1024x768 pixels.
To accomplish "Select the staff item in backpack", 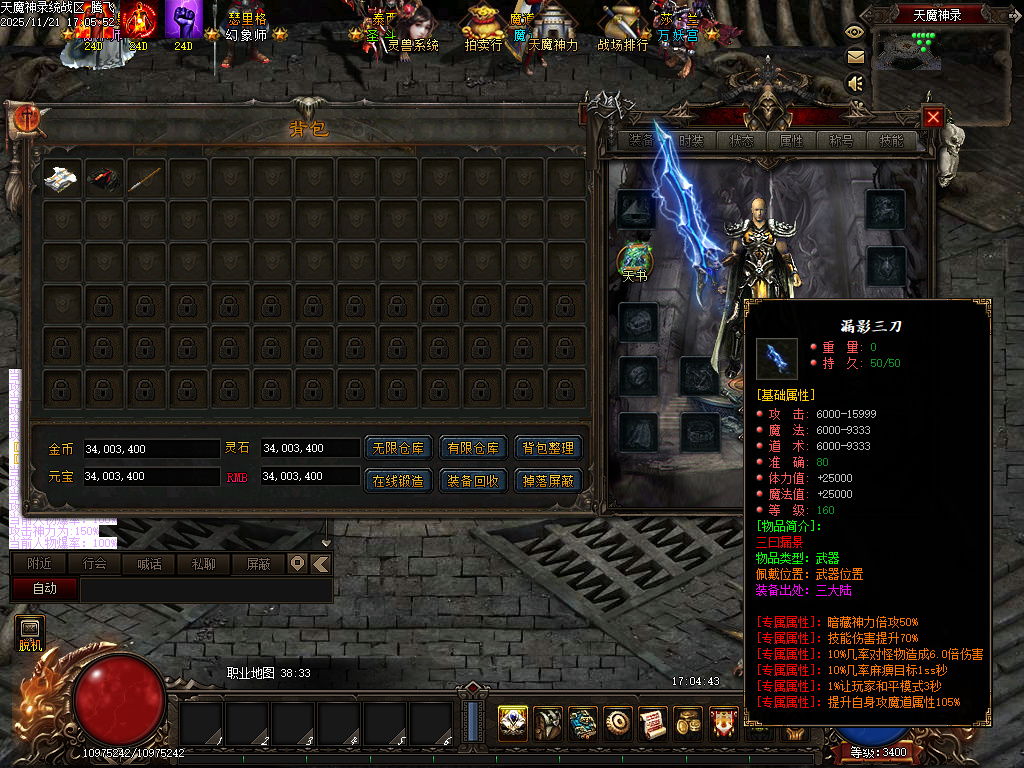I will (x=146, y=178).
